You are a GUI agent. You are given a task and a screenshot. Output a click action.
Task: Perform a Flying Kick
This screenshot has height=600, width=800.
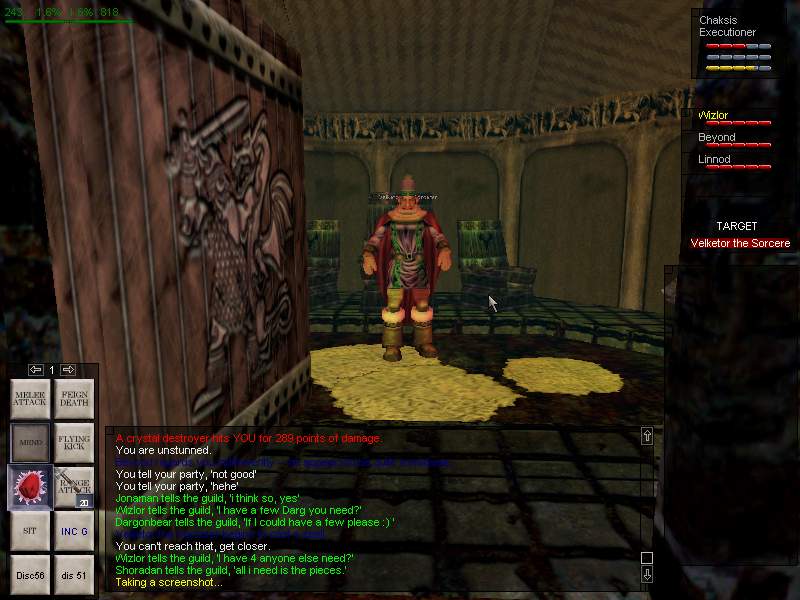tap(74, 442)
